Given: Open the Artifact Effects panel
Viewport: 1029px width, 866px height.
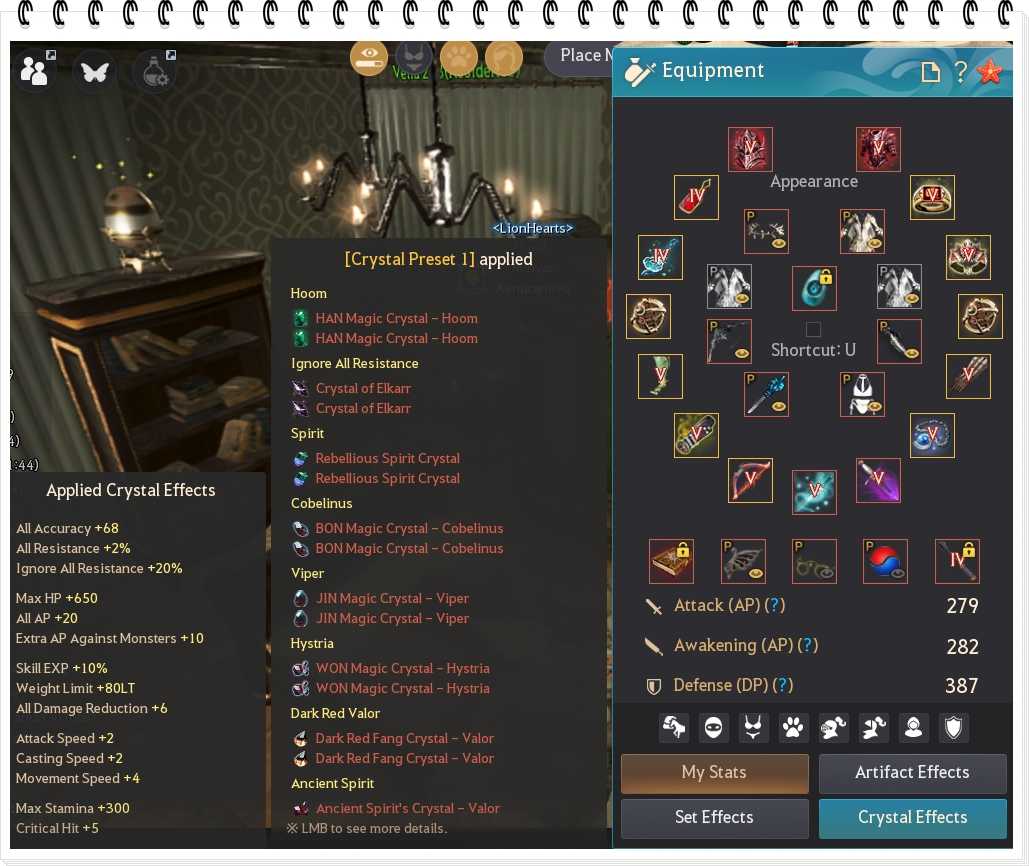Looking at the screenshot, I should click(x=912, y=773).
